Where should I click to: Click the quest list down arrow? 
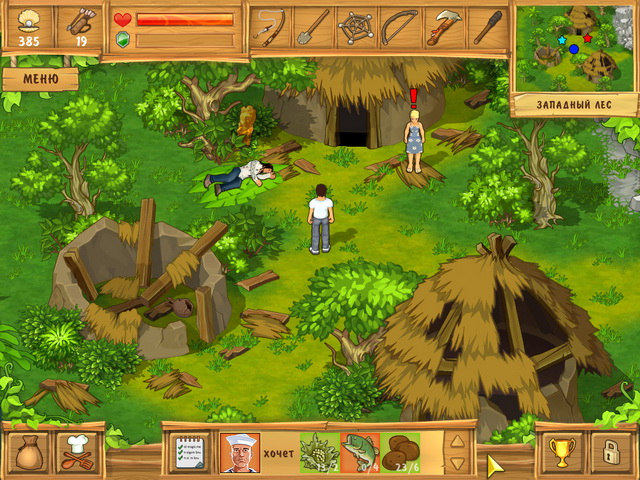456,463
